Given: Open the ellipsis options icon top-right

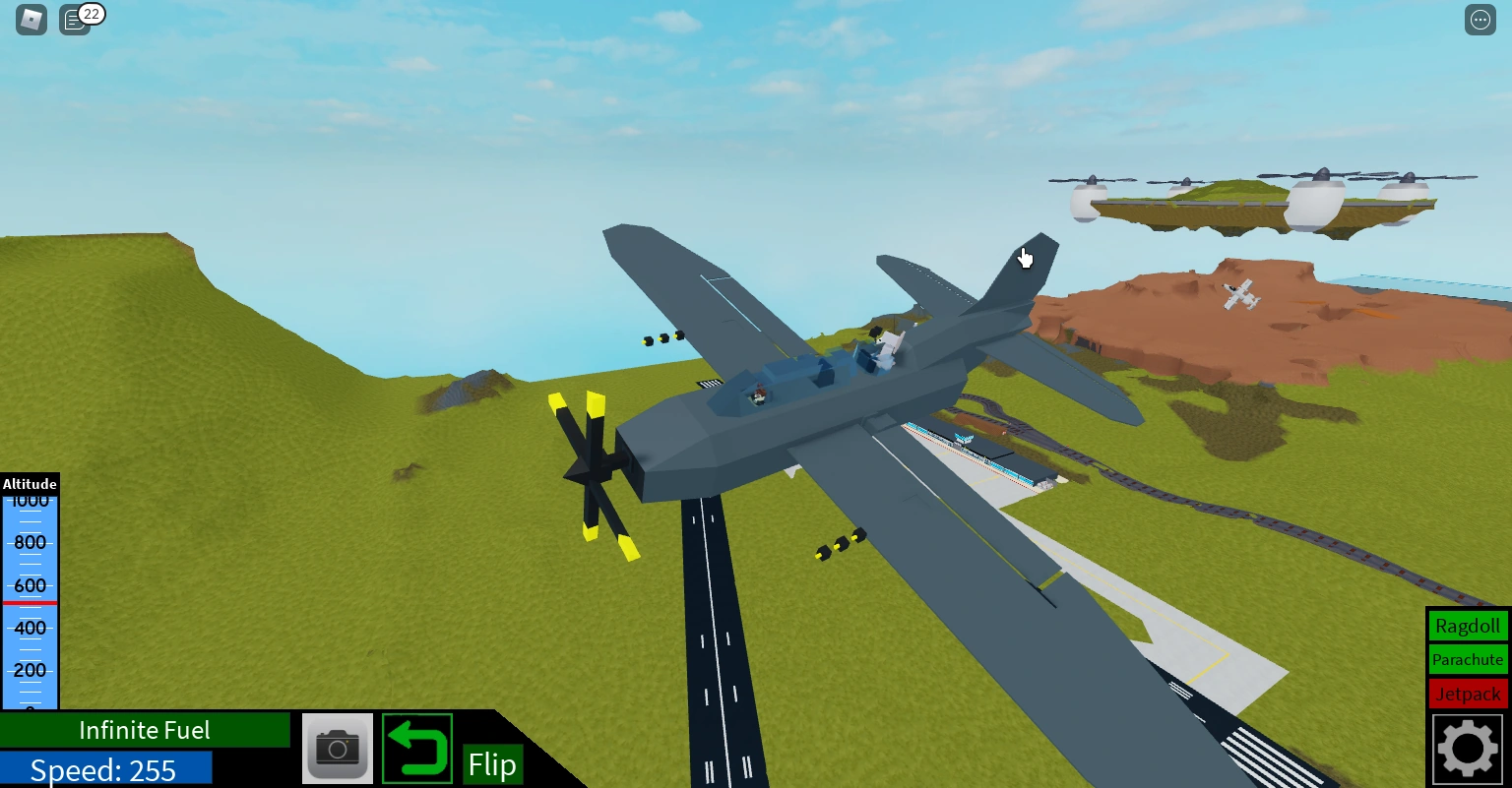Looking at the screenshot, I should click(x=1480, y=19).
